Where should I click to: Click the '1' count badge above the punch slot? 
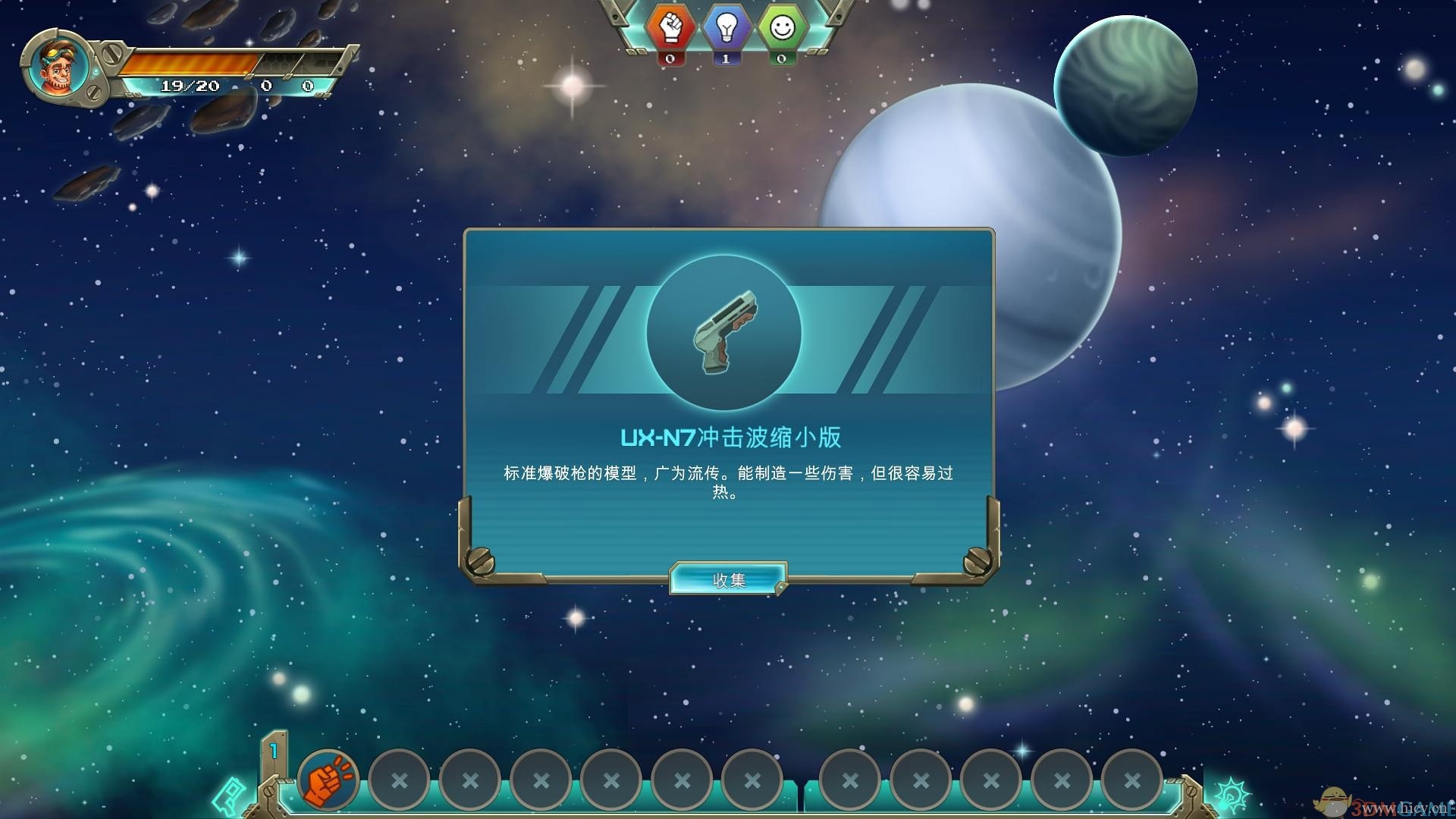[274, 749]
